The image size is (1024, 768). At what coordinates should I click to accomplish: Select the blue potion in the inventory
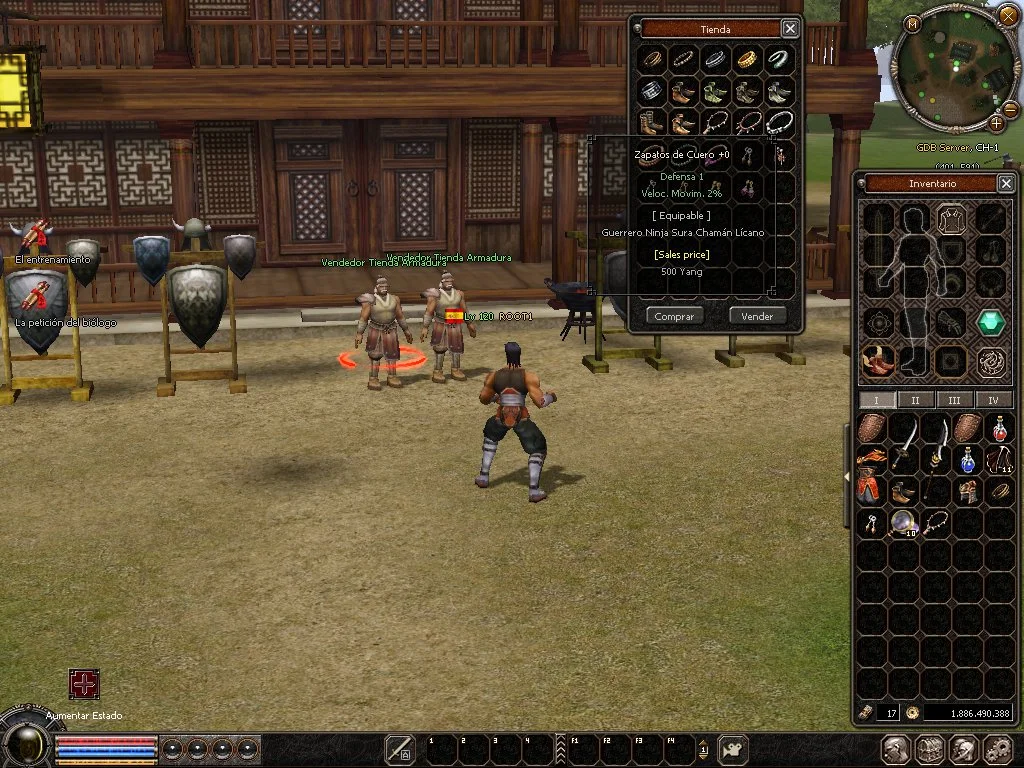[x=967, y=461]
